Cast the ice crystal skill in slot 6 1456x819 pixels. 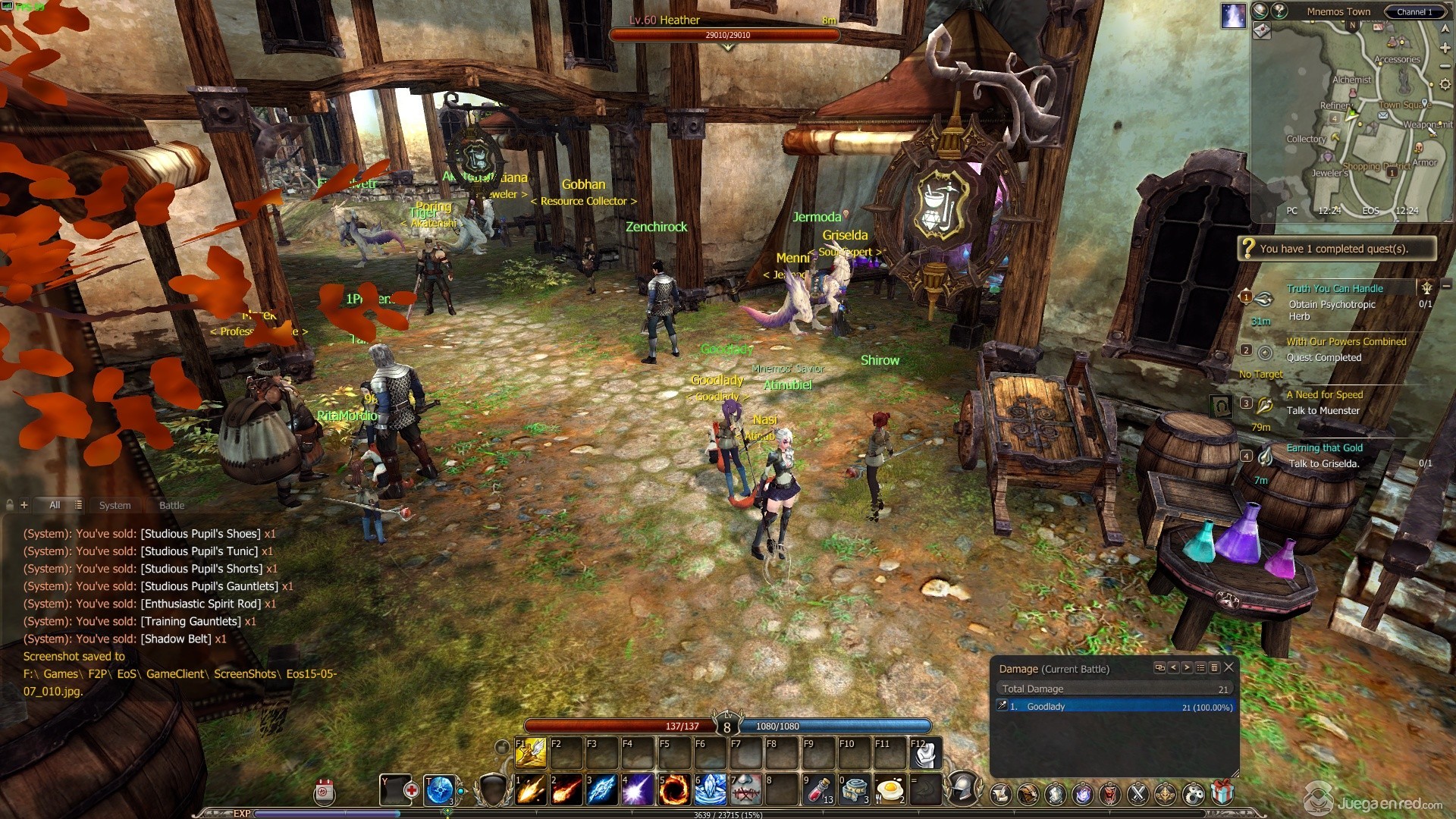click(x=709, y=790)
